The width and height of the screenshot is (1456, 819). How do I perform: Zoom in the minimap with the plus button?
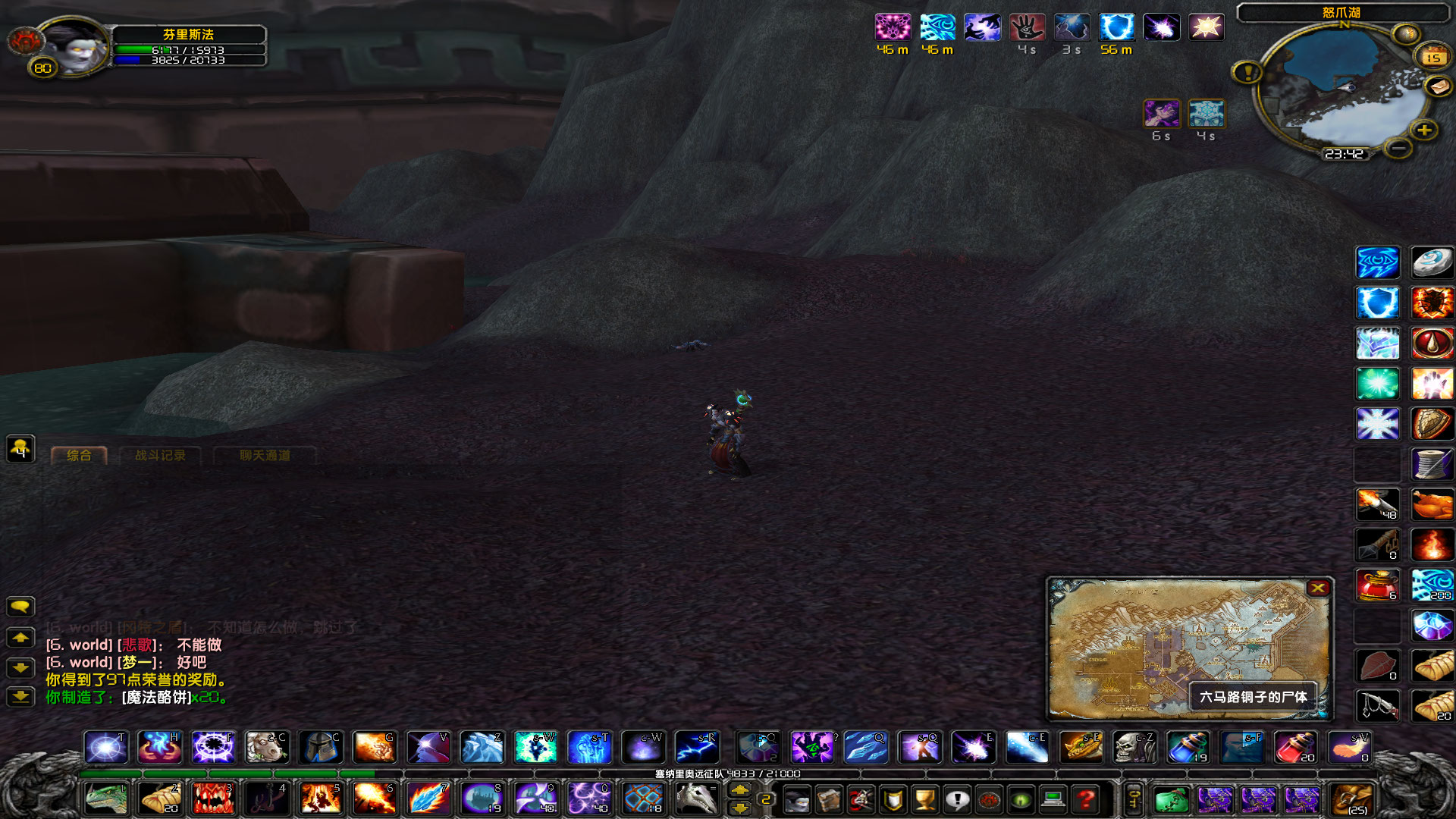(1424, 130)
